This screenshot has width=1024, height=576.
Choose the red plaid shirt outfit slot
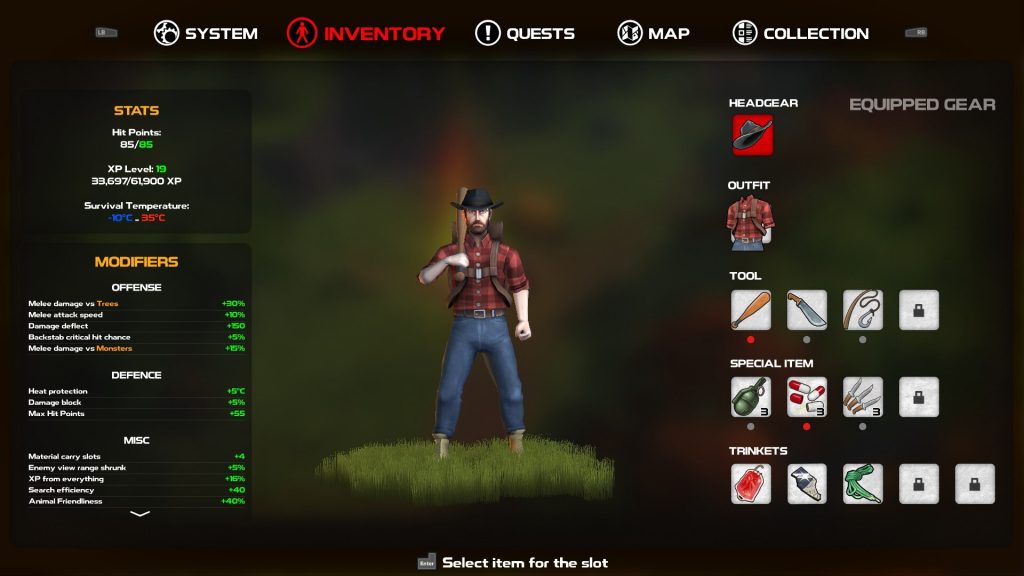[750, 223]
